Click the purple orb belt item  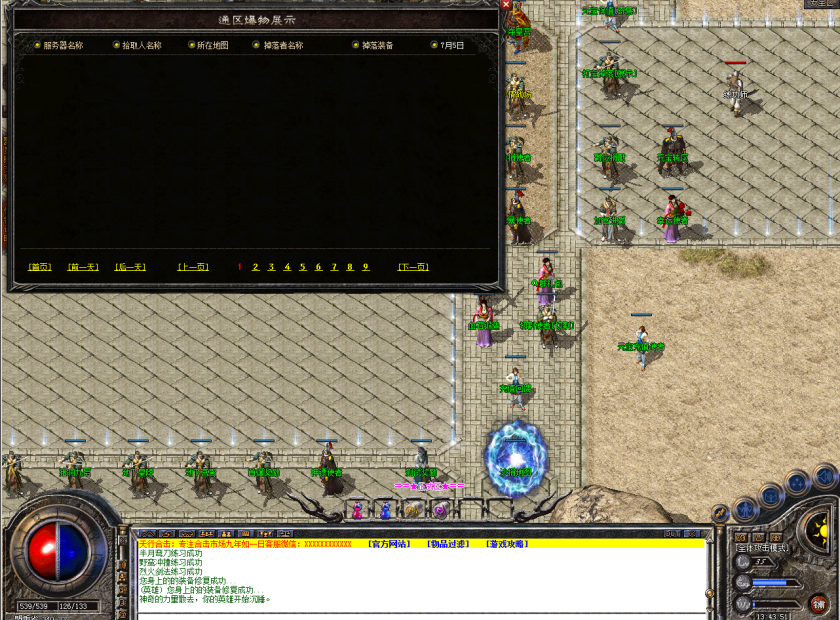[439, 510]
